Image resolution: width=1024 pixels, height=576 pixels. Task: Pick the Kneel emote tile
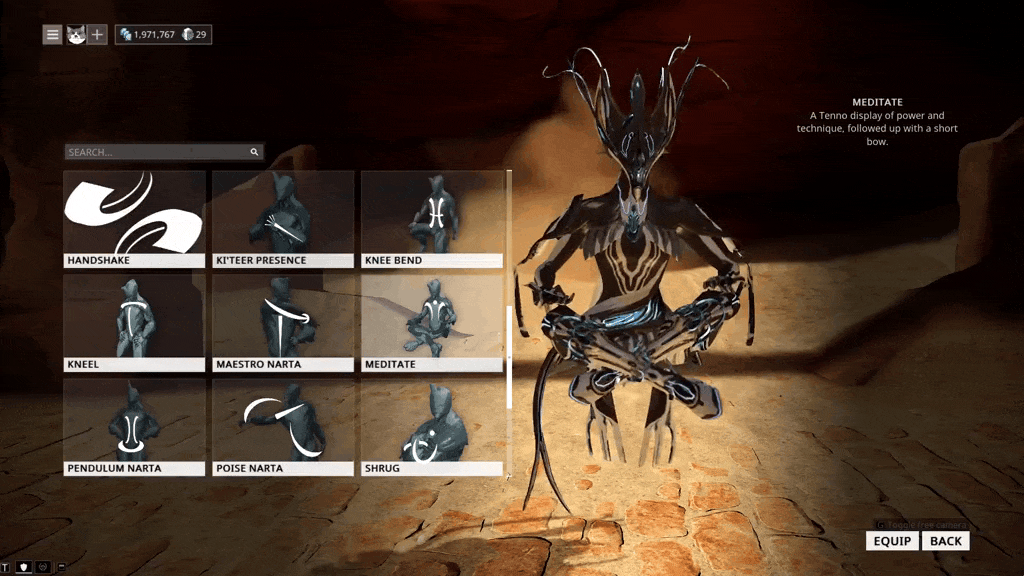[134, 322]
